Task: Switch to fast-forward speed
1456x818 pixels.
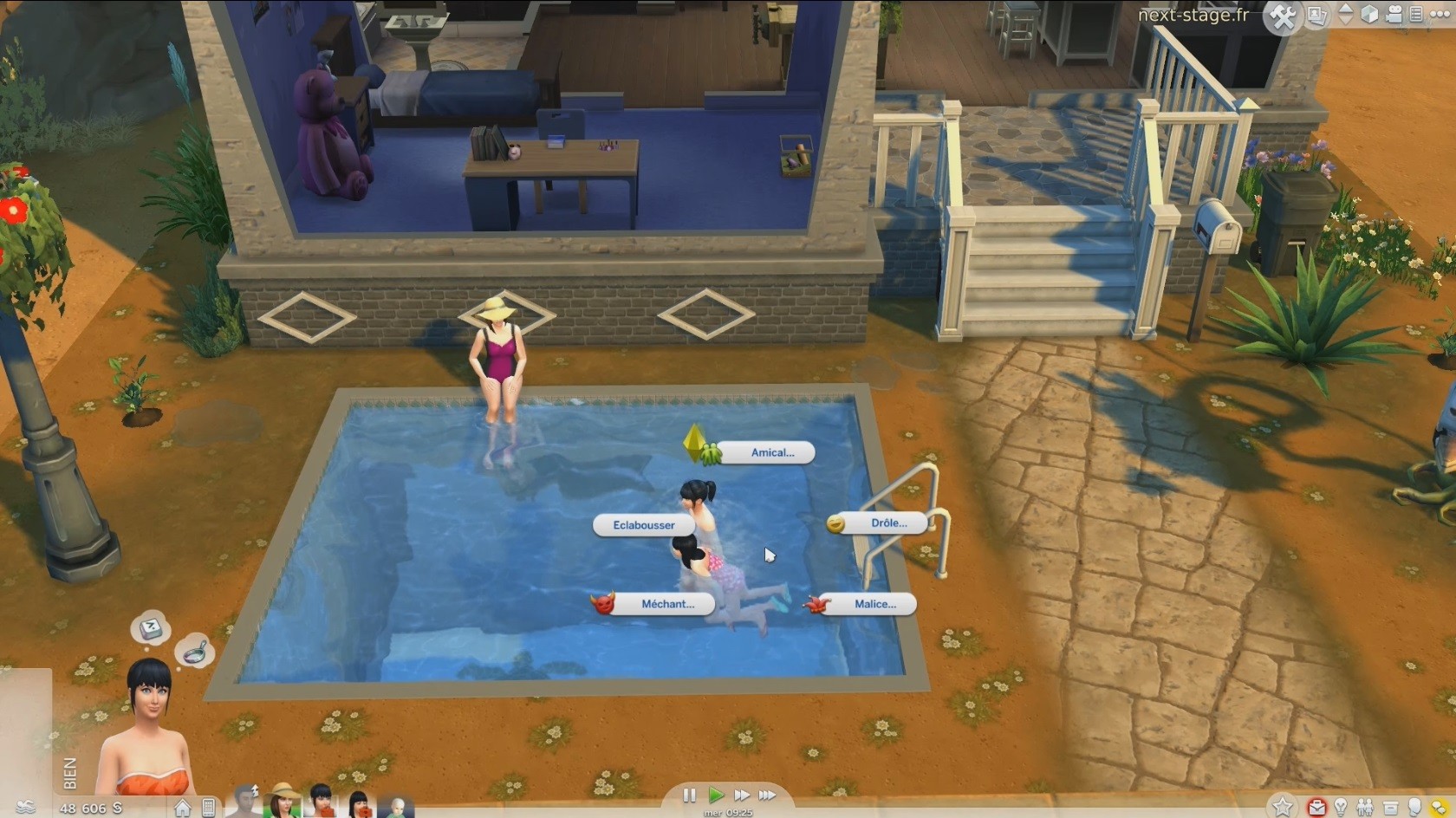Action: coord(742,795)
